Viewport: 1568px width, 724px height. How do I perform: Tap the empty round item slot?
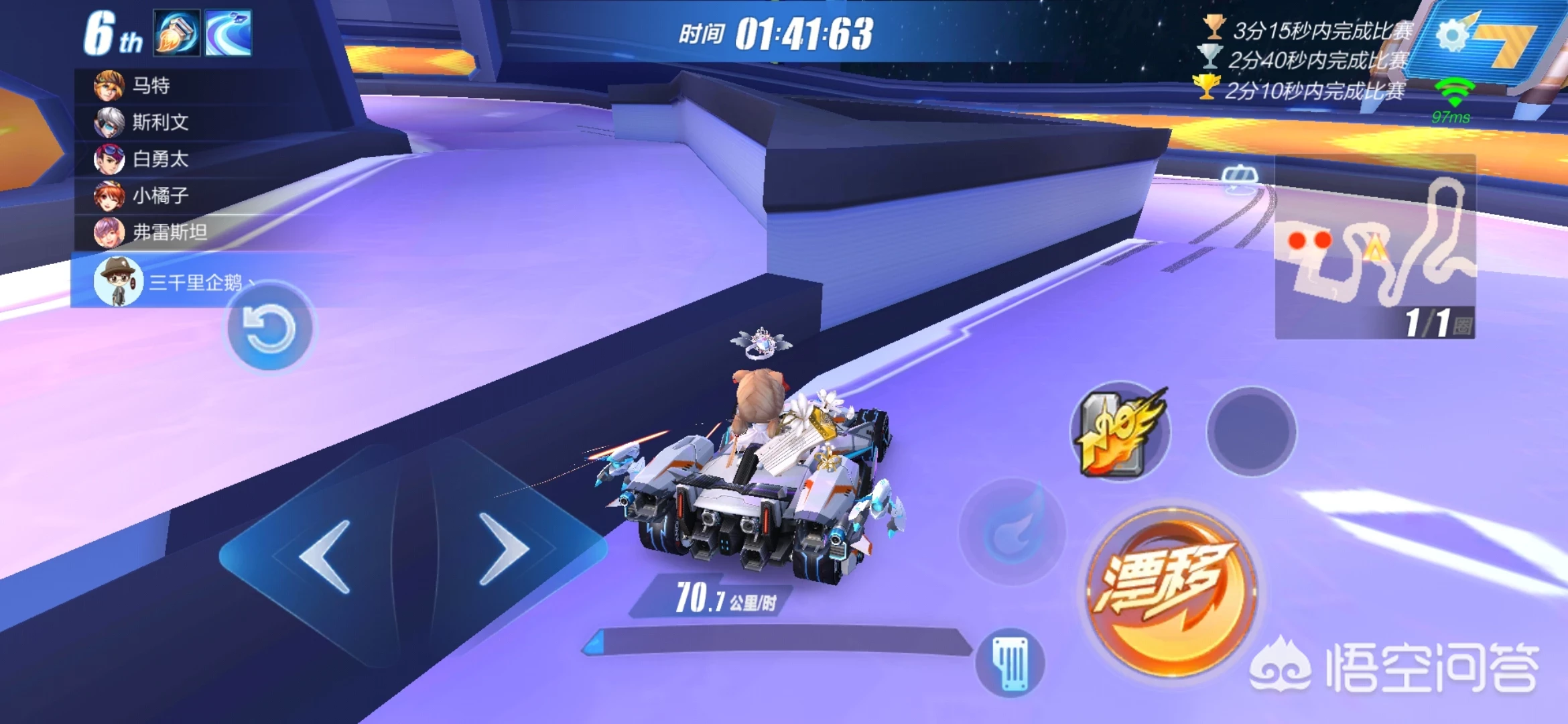pos(1251,432)
